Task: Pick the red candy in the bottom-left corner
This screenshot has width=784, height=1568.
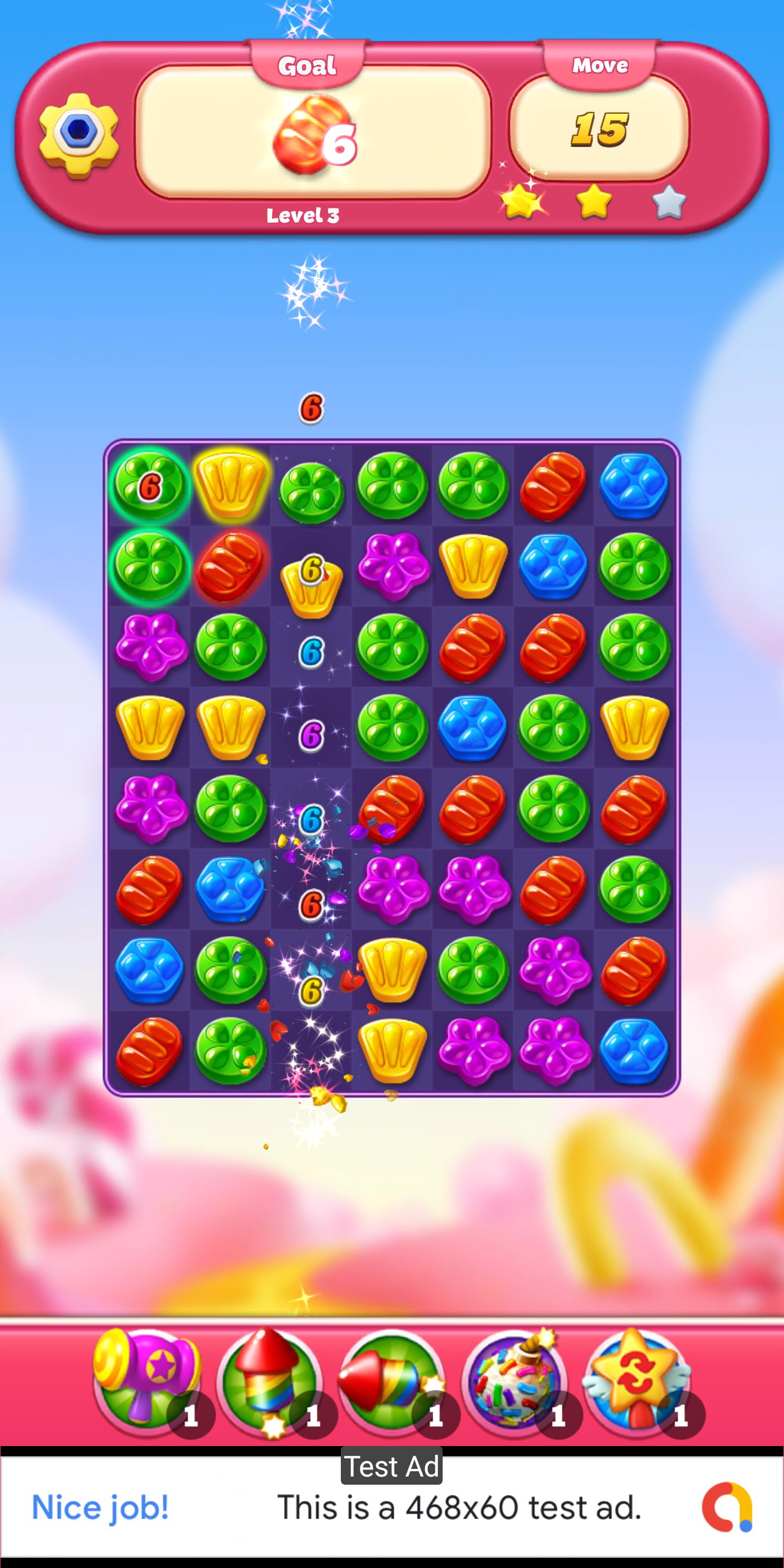Action: (149, 1051)
